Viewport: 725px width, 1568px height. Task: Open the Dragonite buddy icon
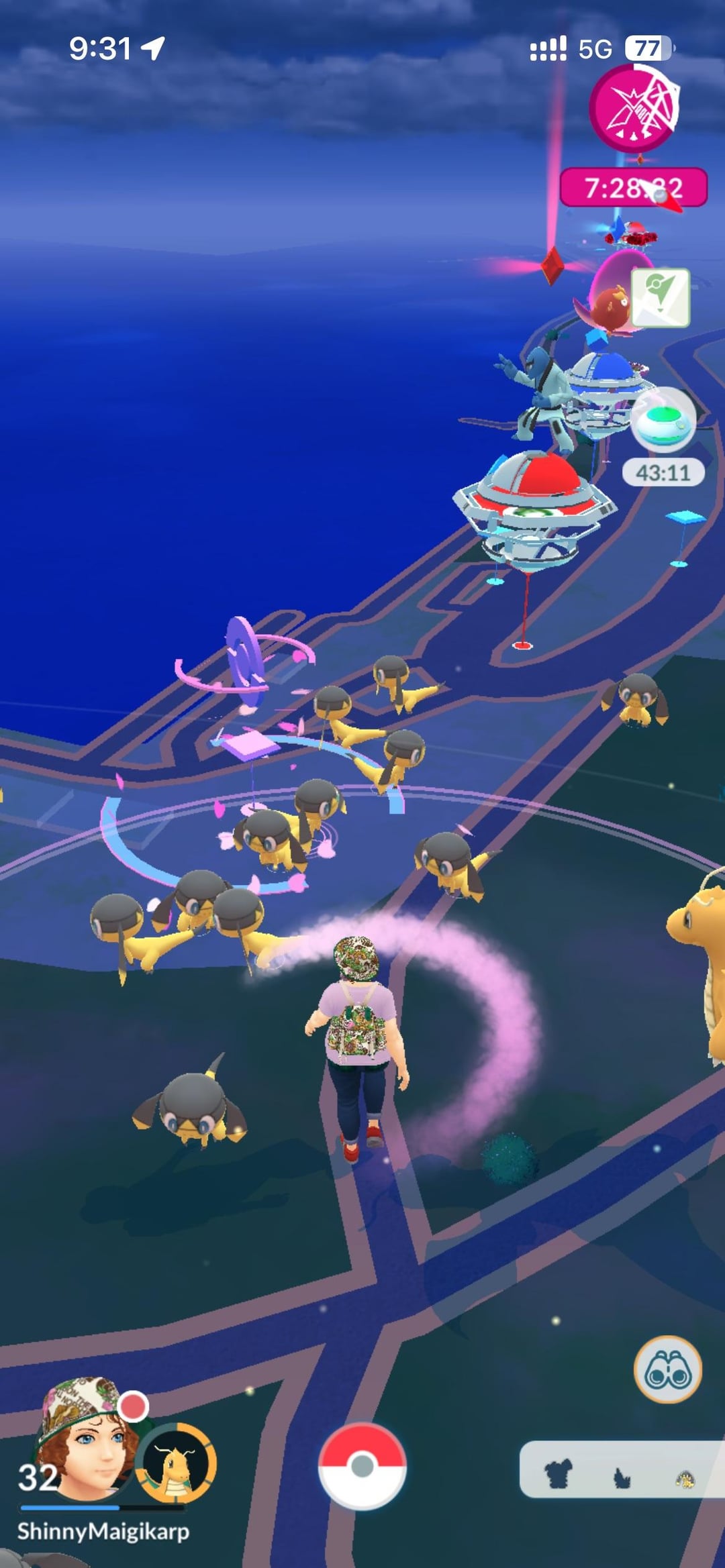coord(177,1463)
